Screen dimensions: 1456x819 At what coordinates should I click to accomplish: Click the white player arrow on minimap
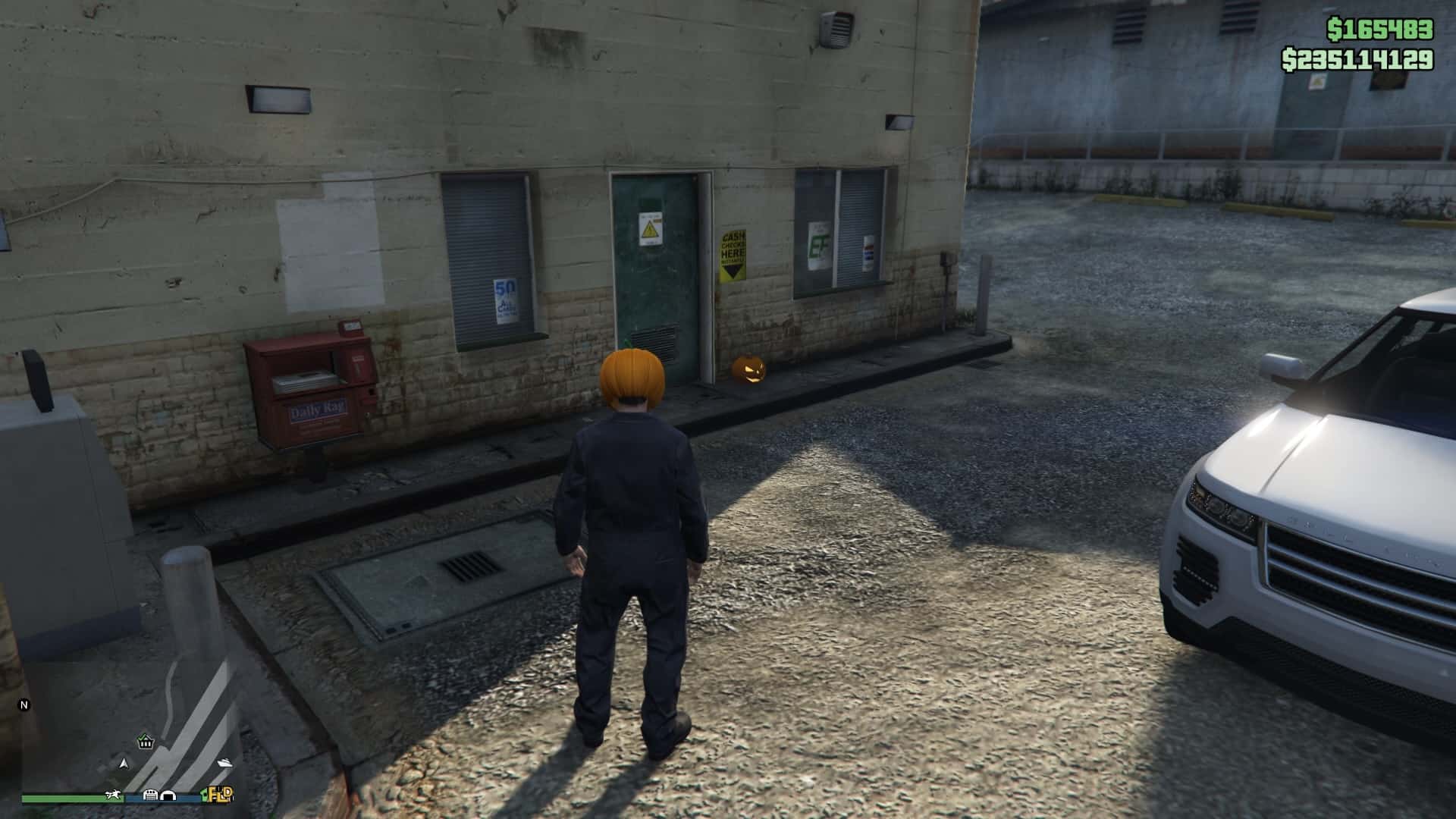coord(124,762)
